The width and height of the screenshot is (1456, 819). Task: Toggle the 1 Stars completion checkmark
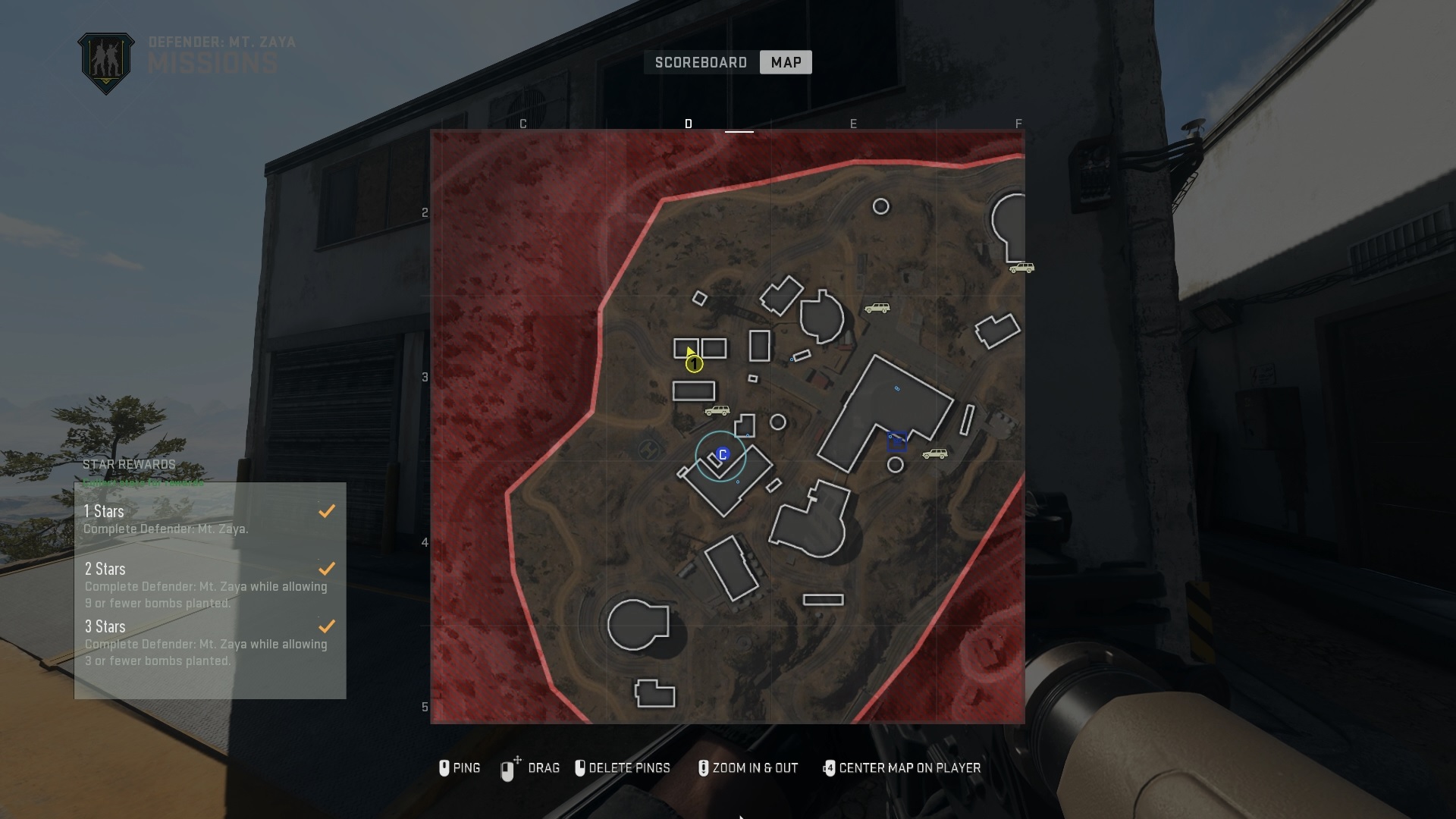327,511
